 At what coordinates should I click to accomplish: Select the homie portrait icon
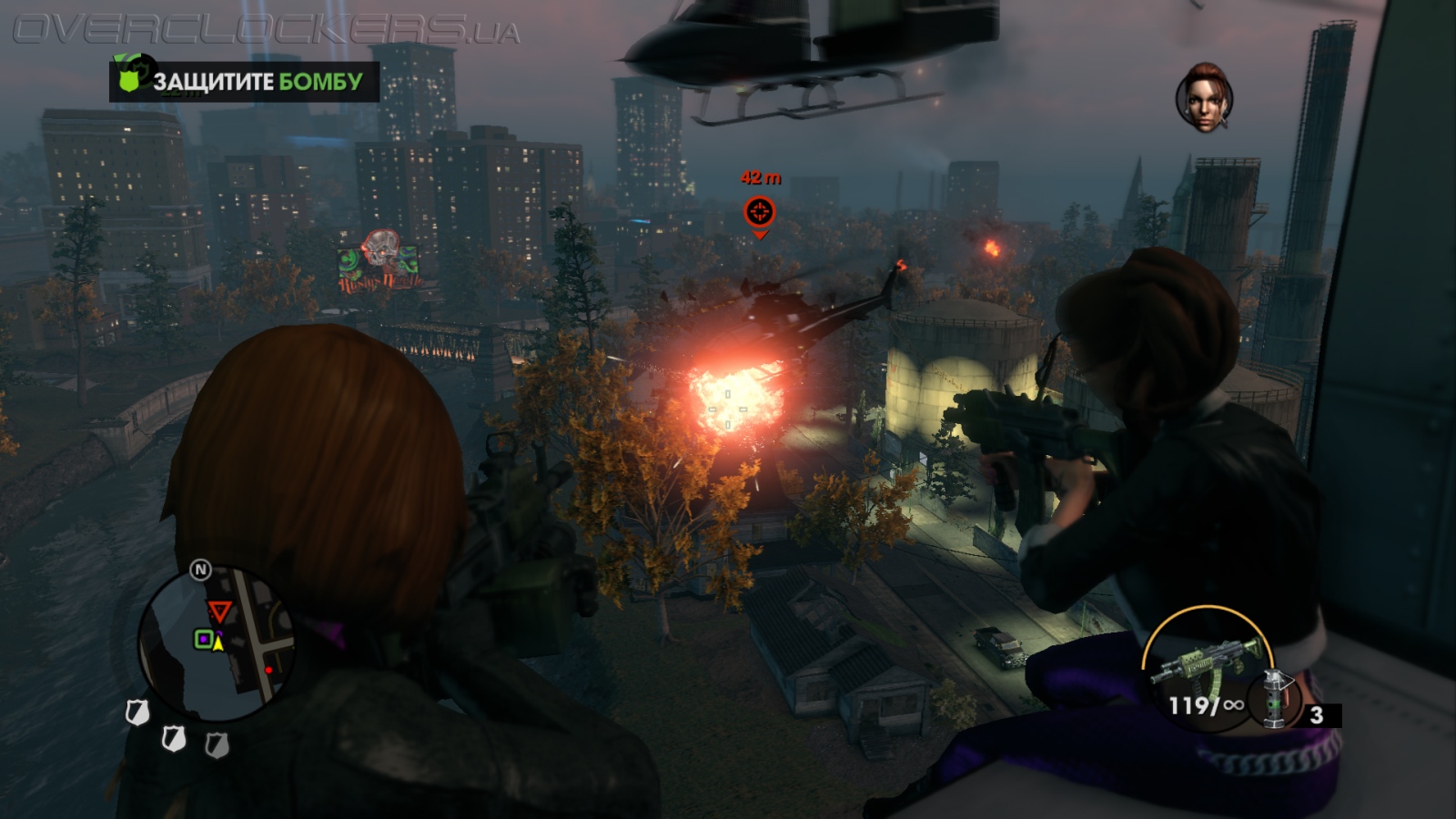click(1204, 98)
